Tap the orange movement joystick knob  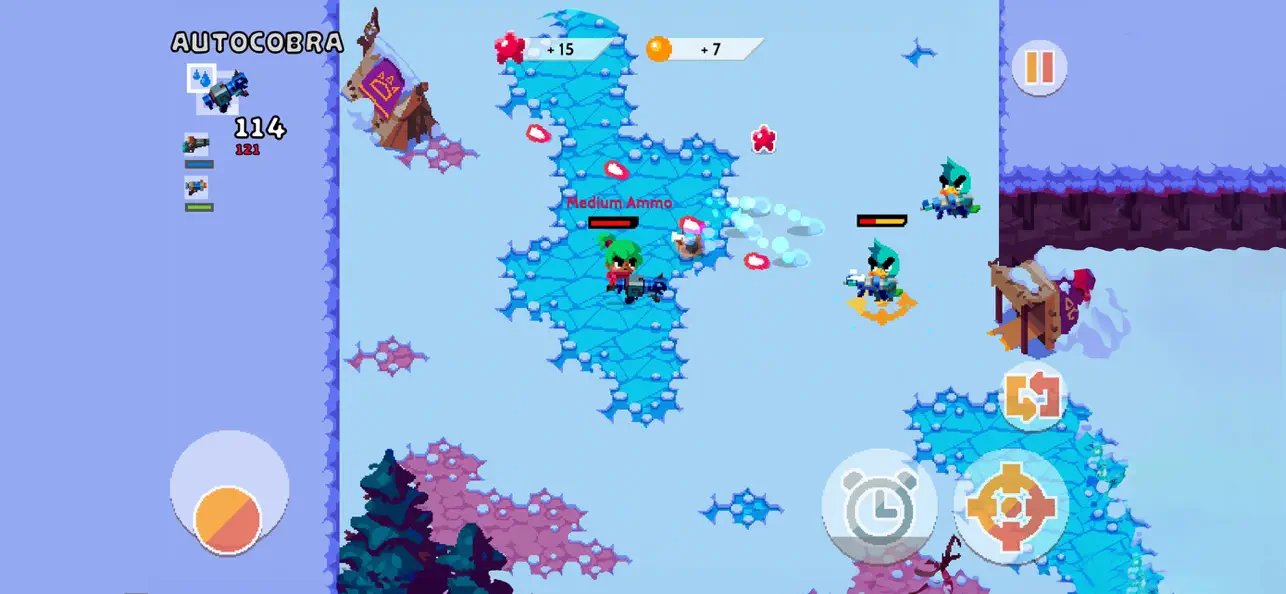228,519
